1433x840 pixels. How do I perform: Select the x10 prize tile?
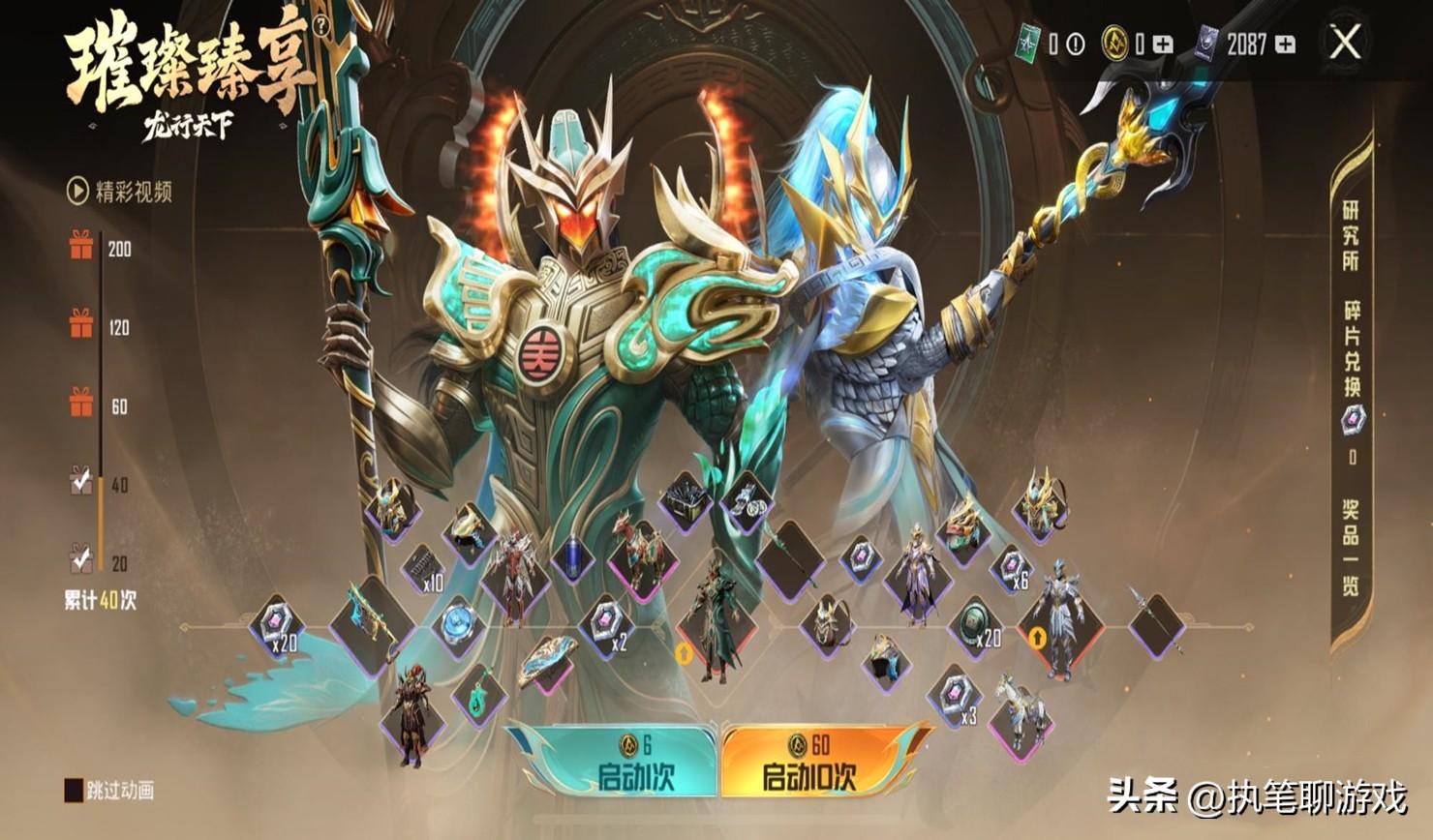423,571
